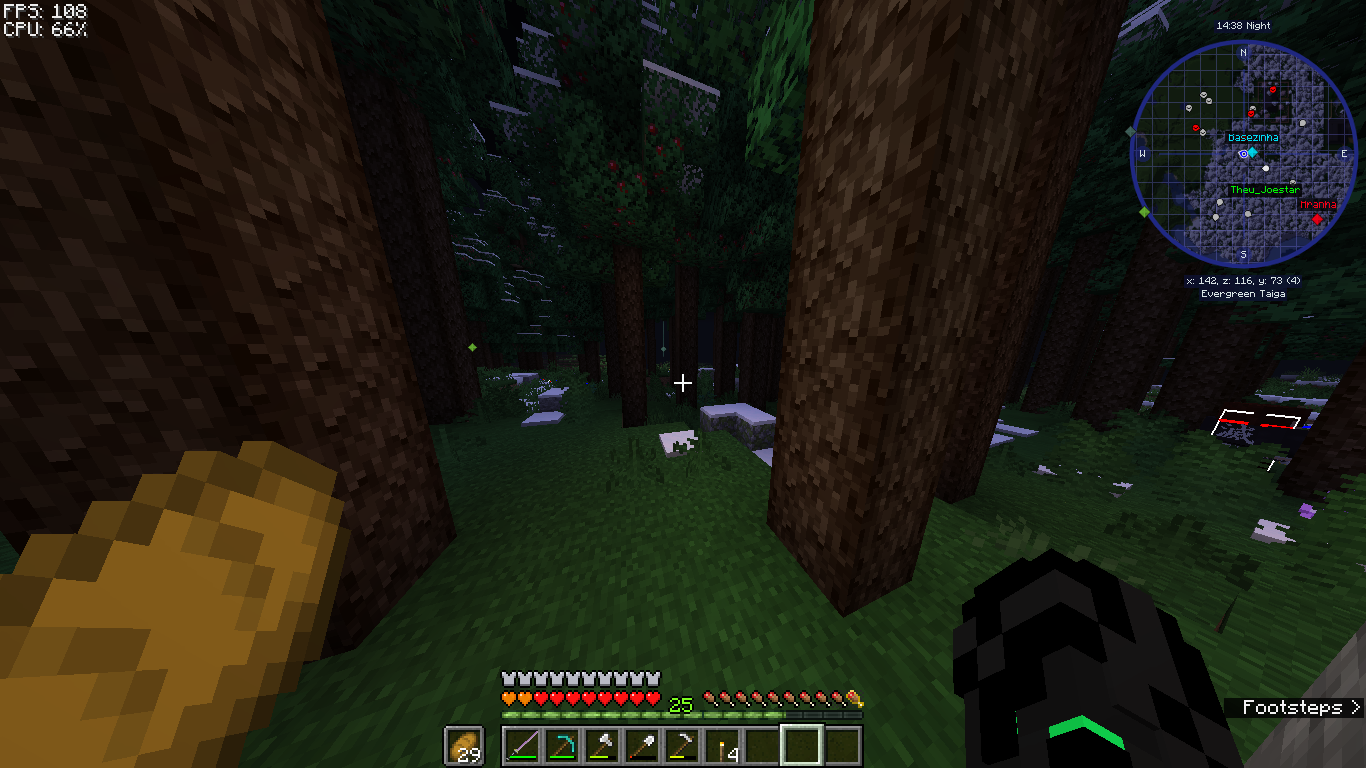
Task: Click the Evergreen Taiga biome label
Action: tap(1241, 293)
